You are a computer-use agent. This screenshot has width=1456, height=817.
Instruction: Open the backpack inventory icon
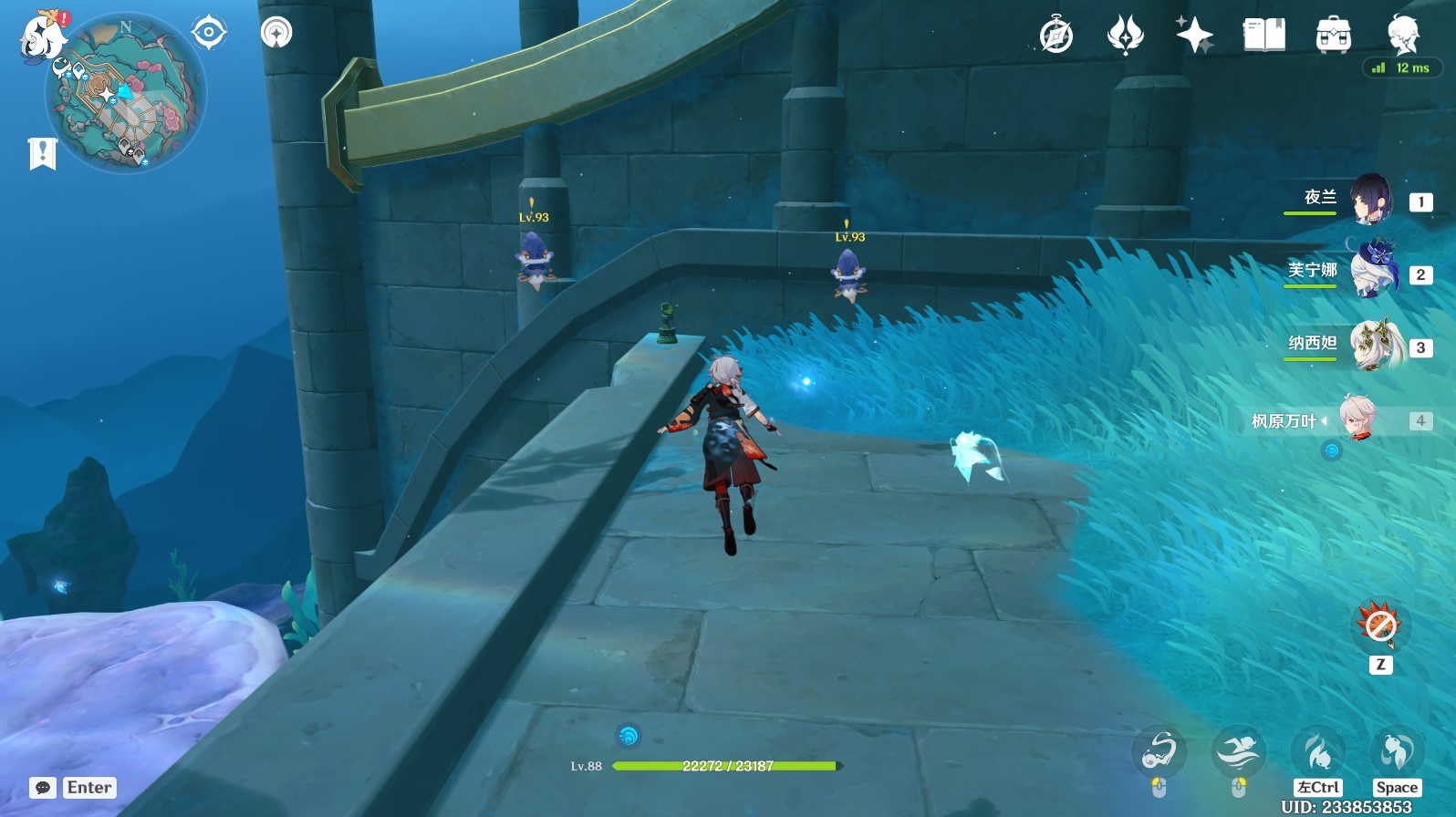click(x=1333, y=36)
